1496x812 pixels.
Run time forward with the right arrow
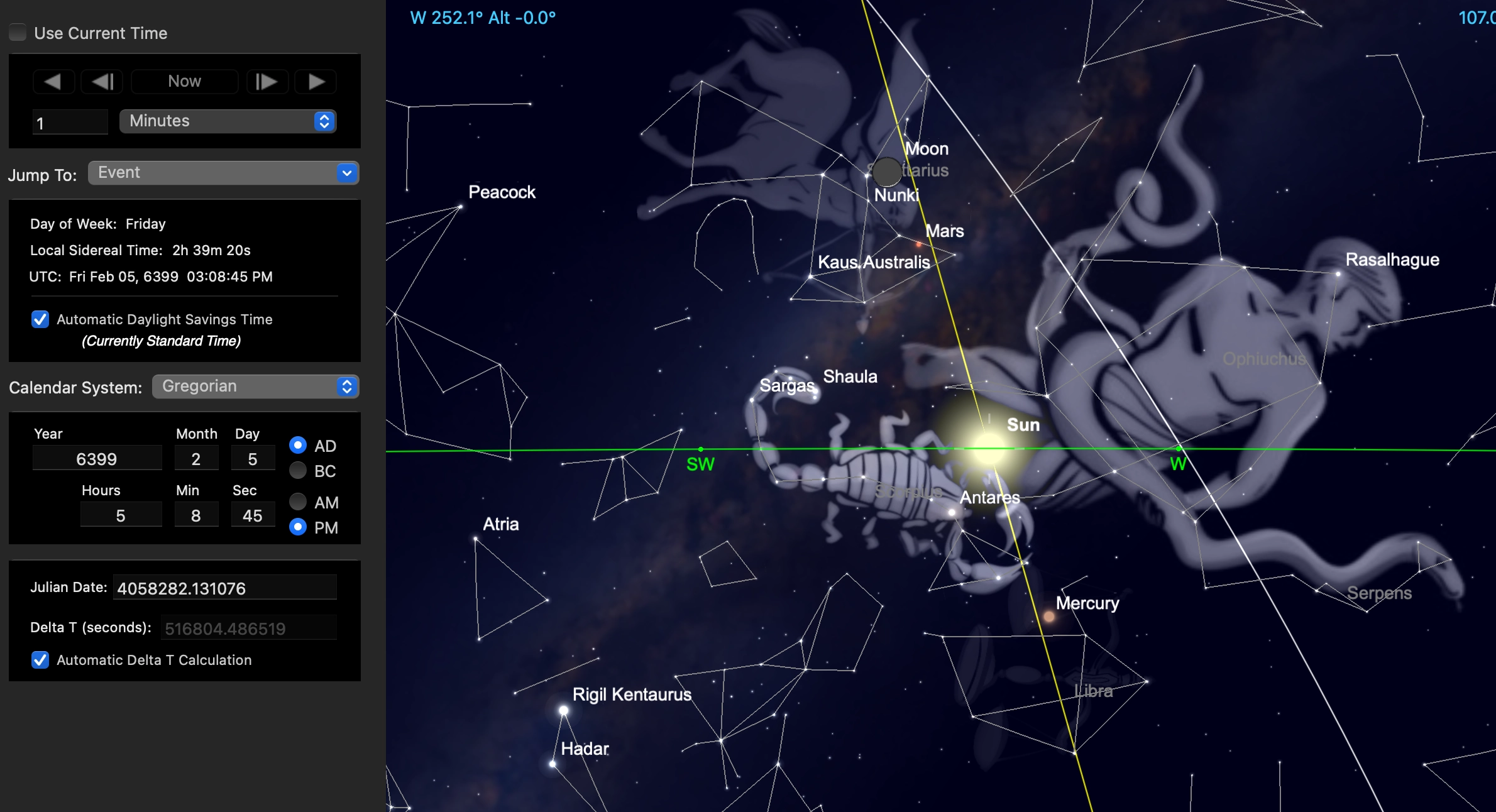[x=316, y=82]
